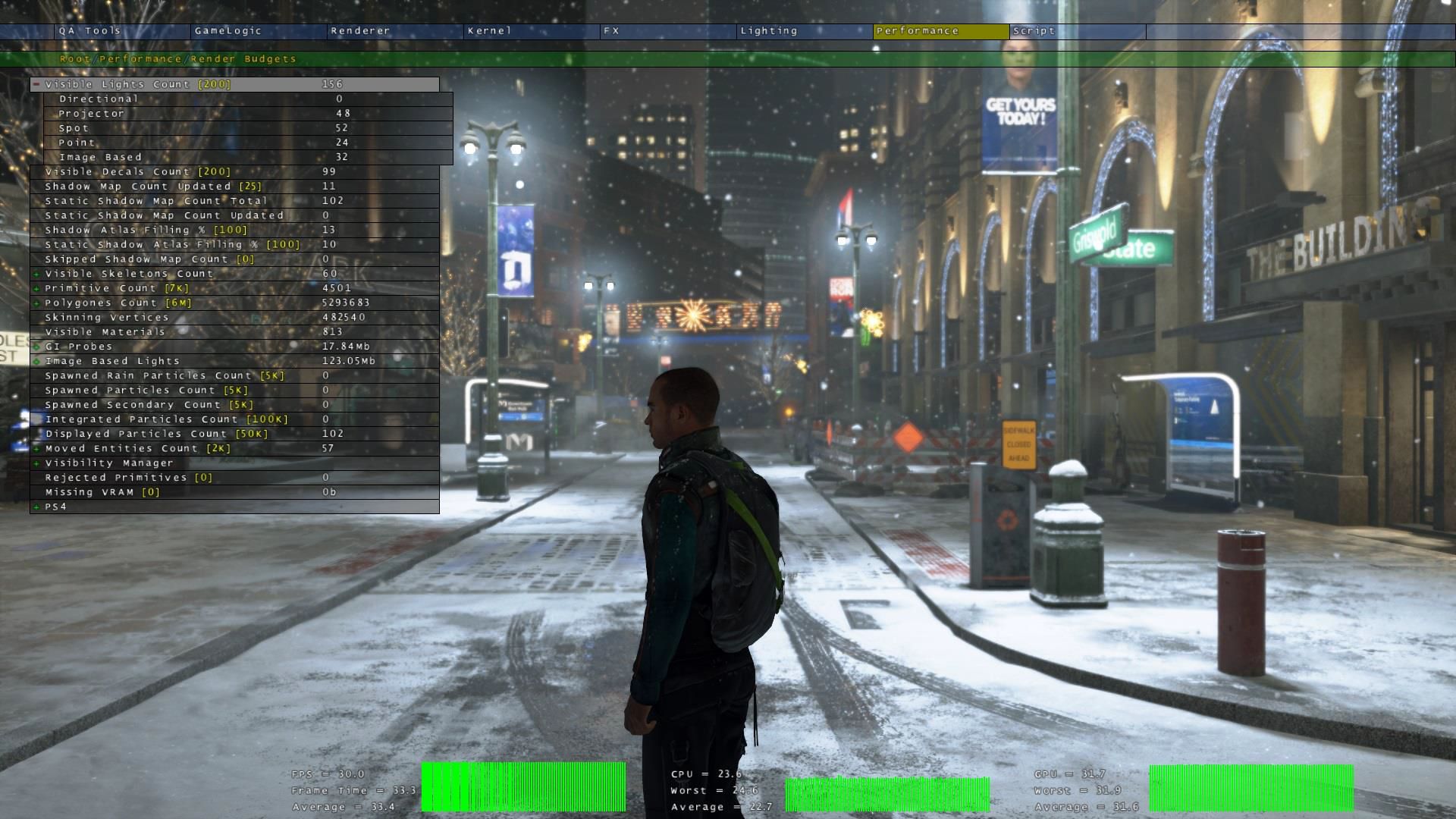This screenshot has width=1456, height=819.
Task: Expand the Primitive Count row
Action: point(36,288)
